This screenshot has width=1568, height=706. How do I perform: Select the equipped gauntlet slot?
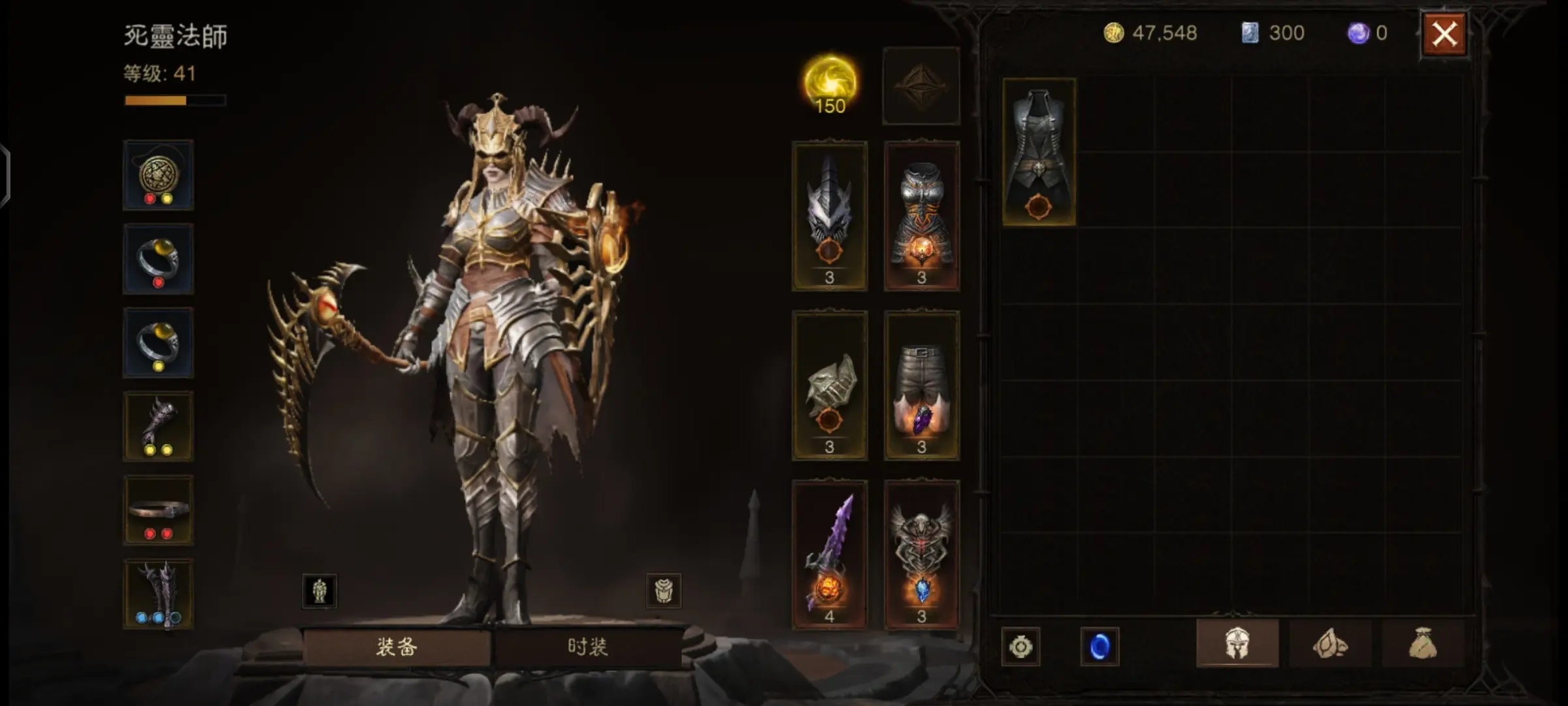(x=158, y=427)
